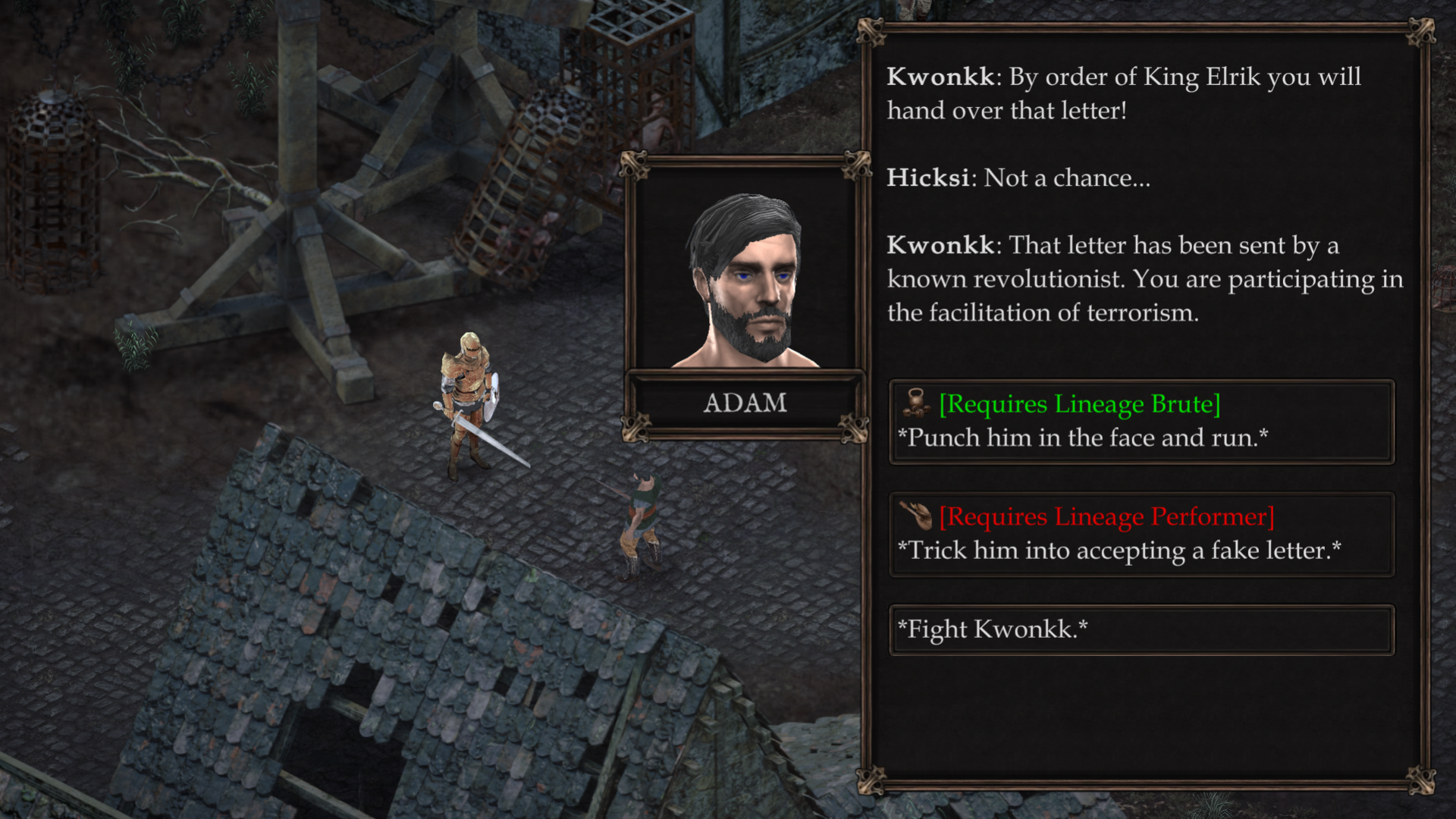Select the Fight Kwonkk reply
Image resolution: width=1456 pixels, height=819 pixels.
pyautogui.click(x=1141, y=629)
